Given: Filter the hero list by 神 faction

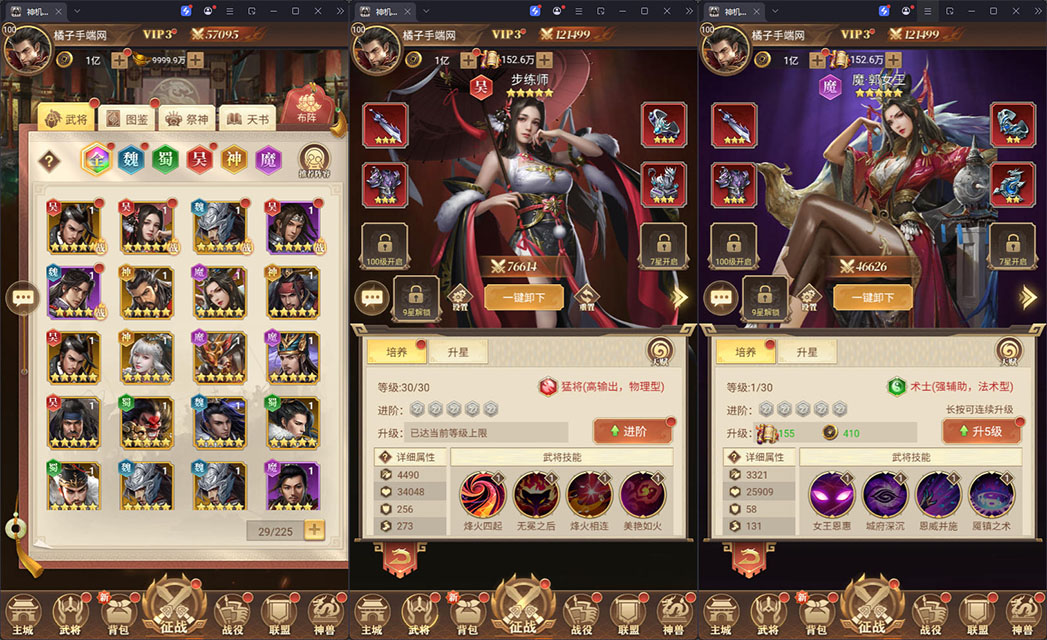Looking at the screenshot, I should coord(234,160).
